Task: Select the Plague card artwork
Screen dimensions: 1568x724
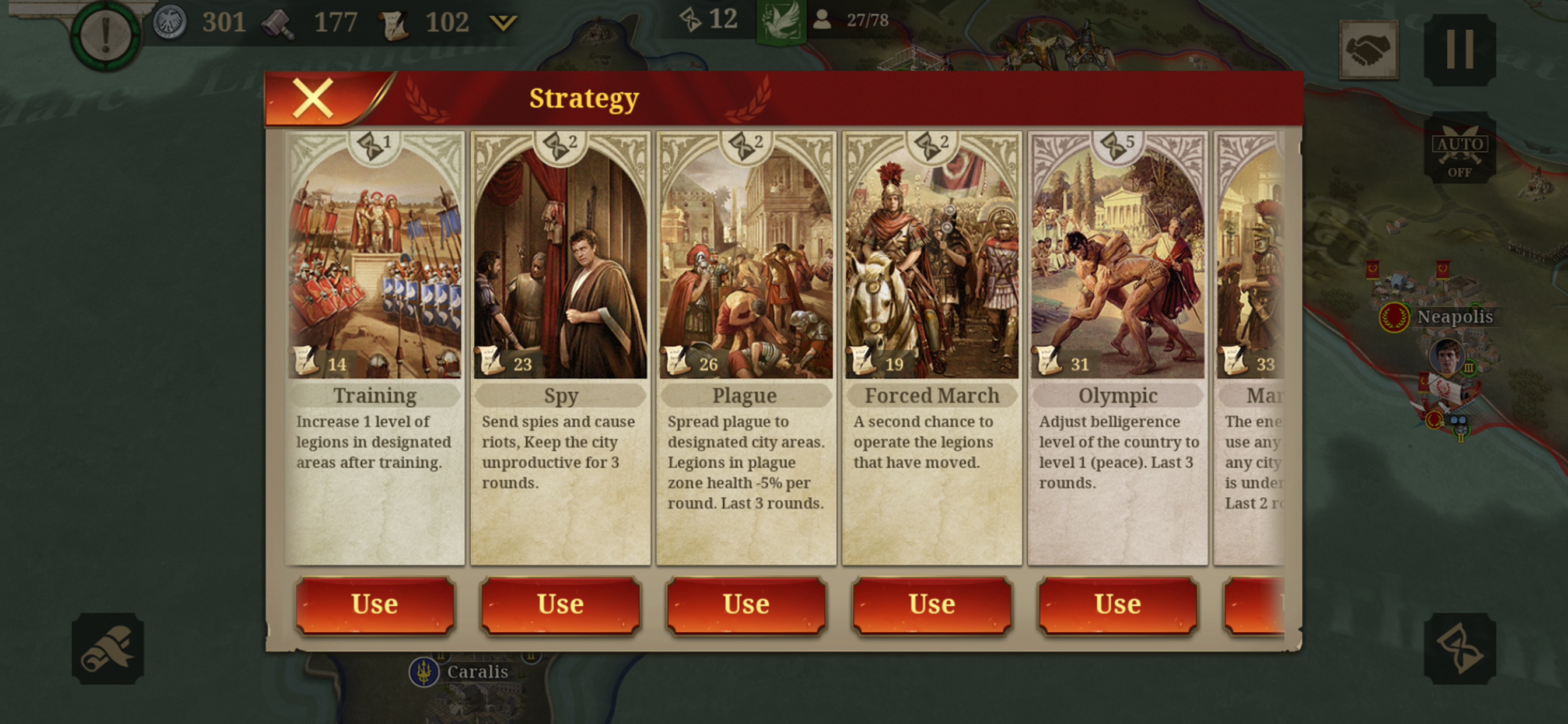Action: click(x=746, y=262)
